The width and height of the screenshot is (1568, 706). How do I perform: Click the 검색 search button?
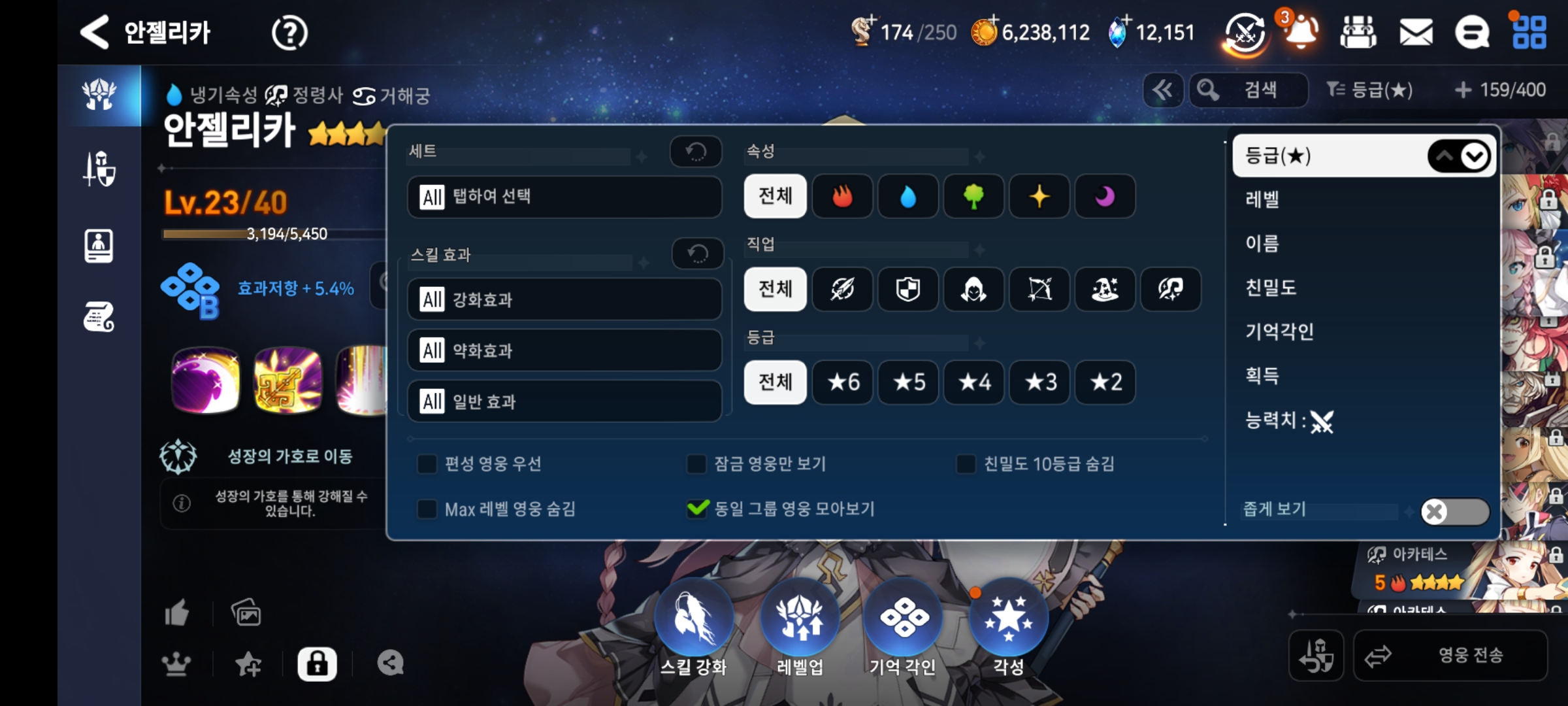click(1249, 90)
